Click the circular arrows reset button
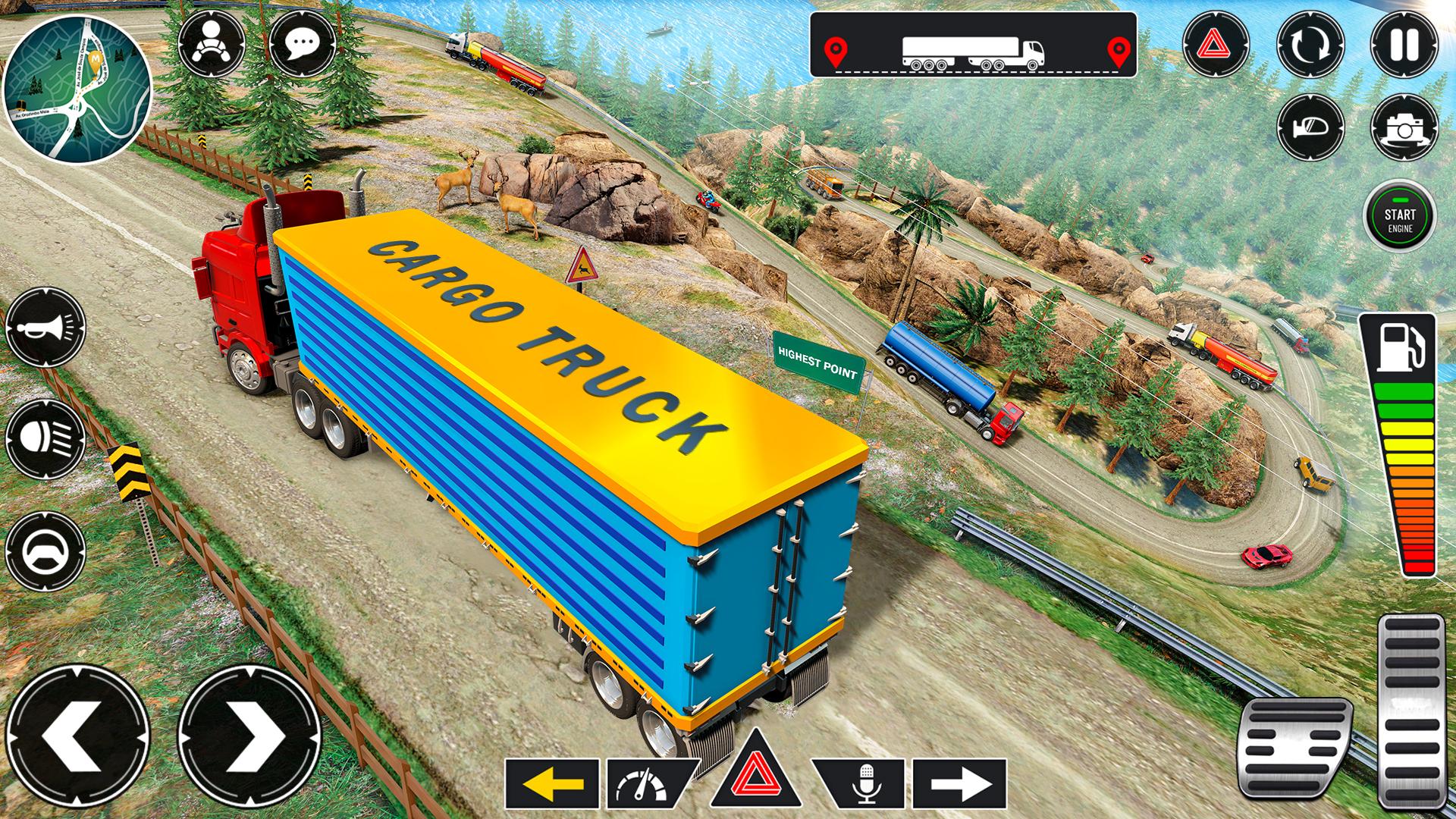 (x=1310, y=44)
